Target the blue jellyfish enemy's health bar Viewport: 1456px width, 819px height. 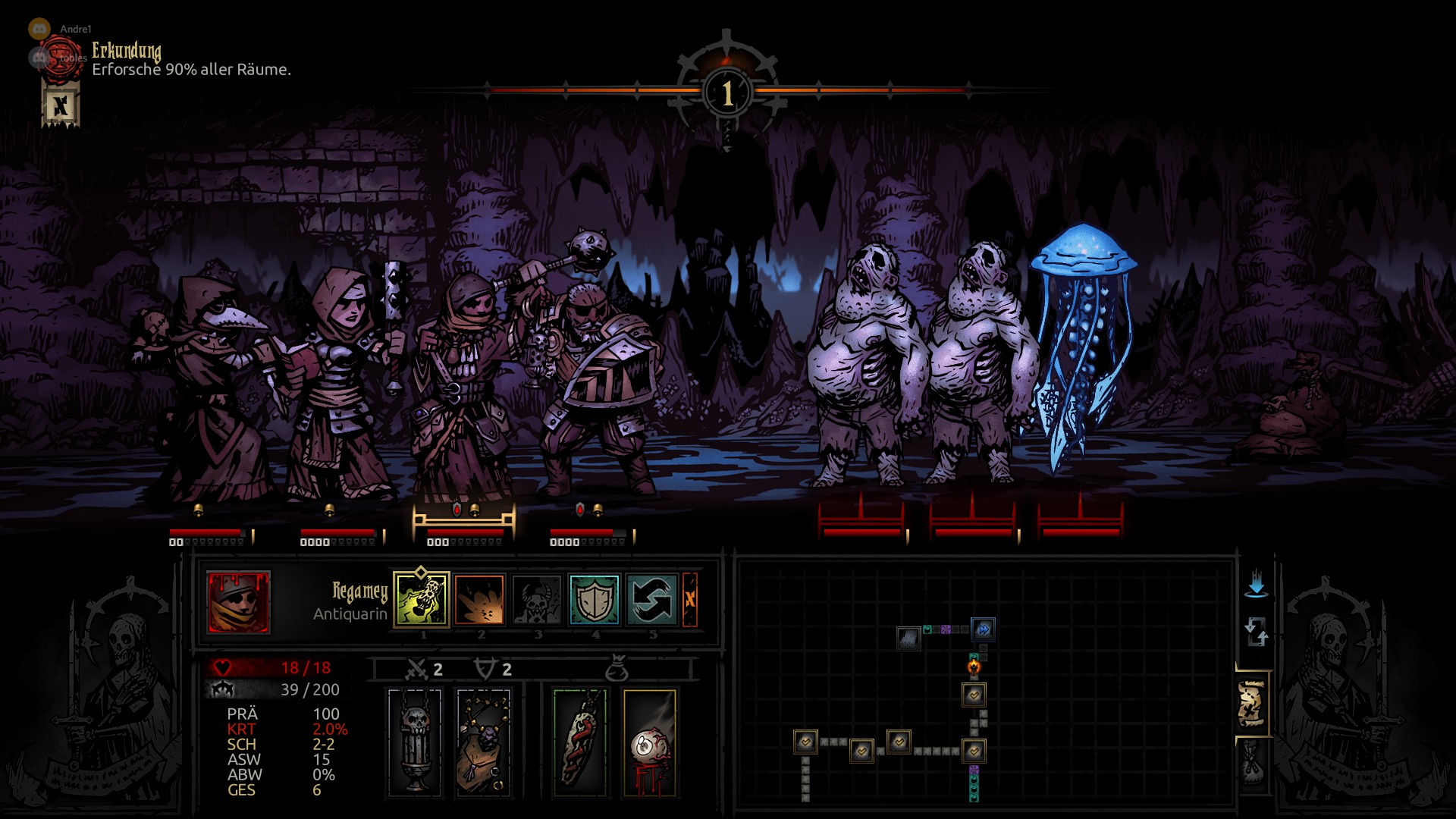1081,532
